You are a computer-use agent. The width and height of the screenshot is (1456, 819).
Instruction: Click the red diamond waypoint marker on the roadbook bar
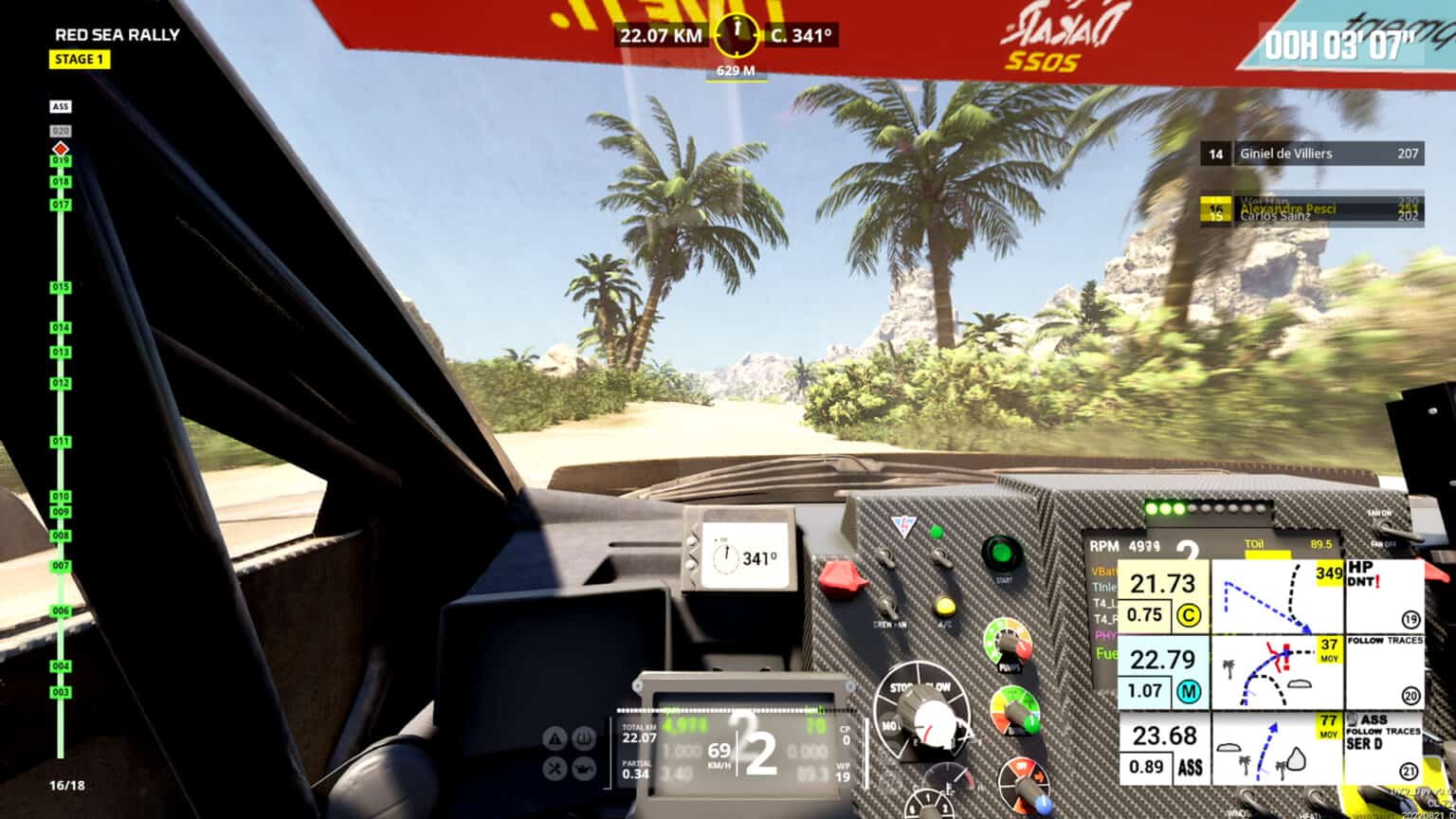click(61, 146)
